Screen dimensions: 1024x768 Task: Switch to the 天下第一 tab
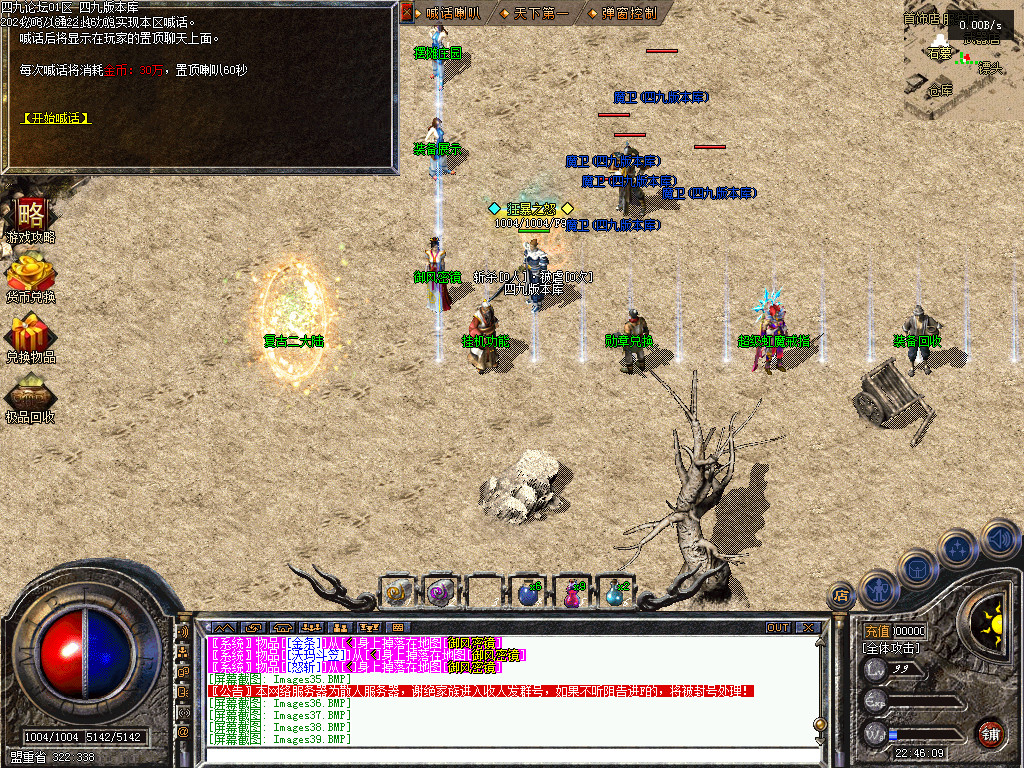(541, 14)
